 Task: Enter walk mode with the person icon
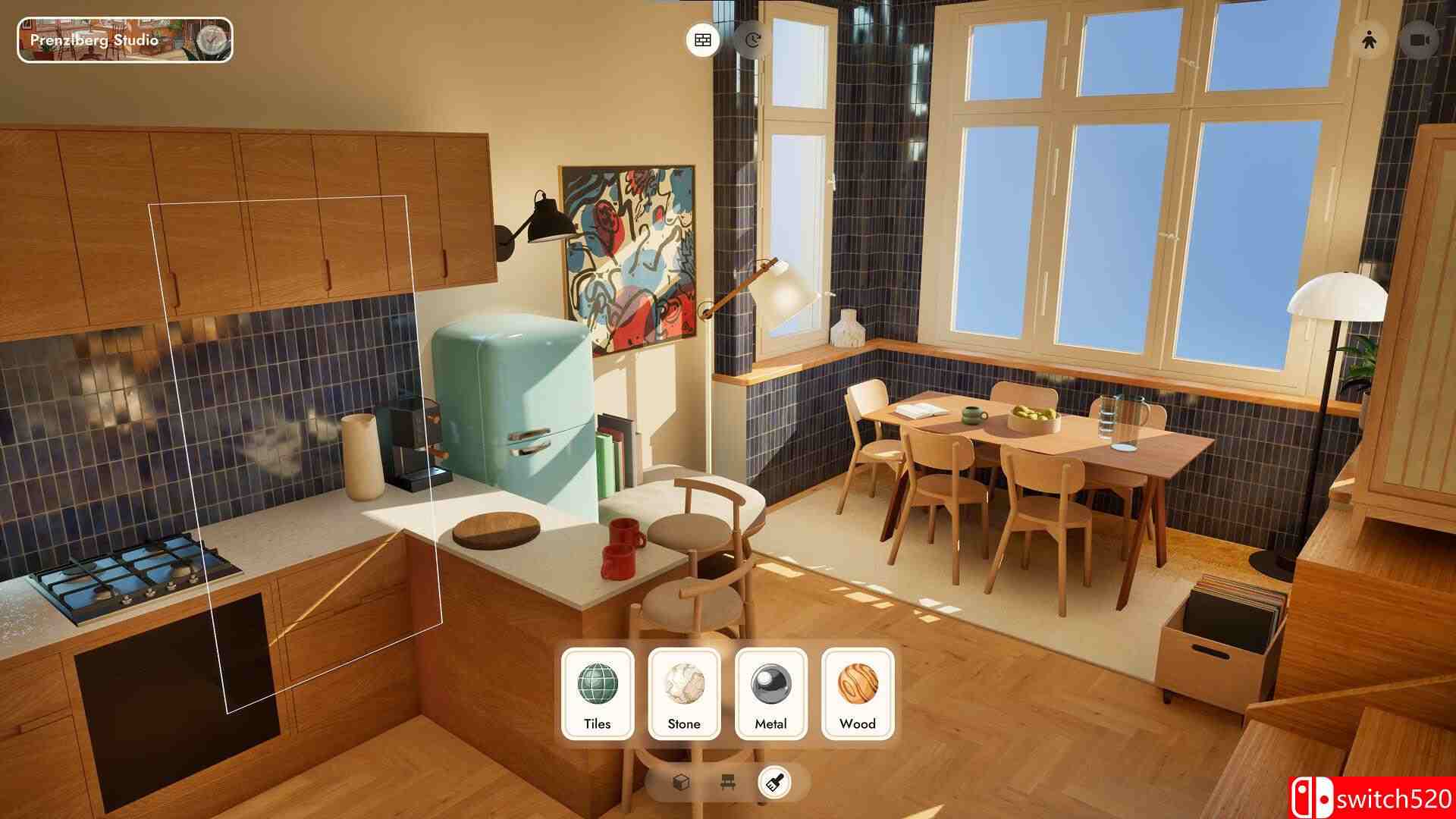[x=1369, y=39]
